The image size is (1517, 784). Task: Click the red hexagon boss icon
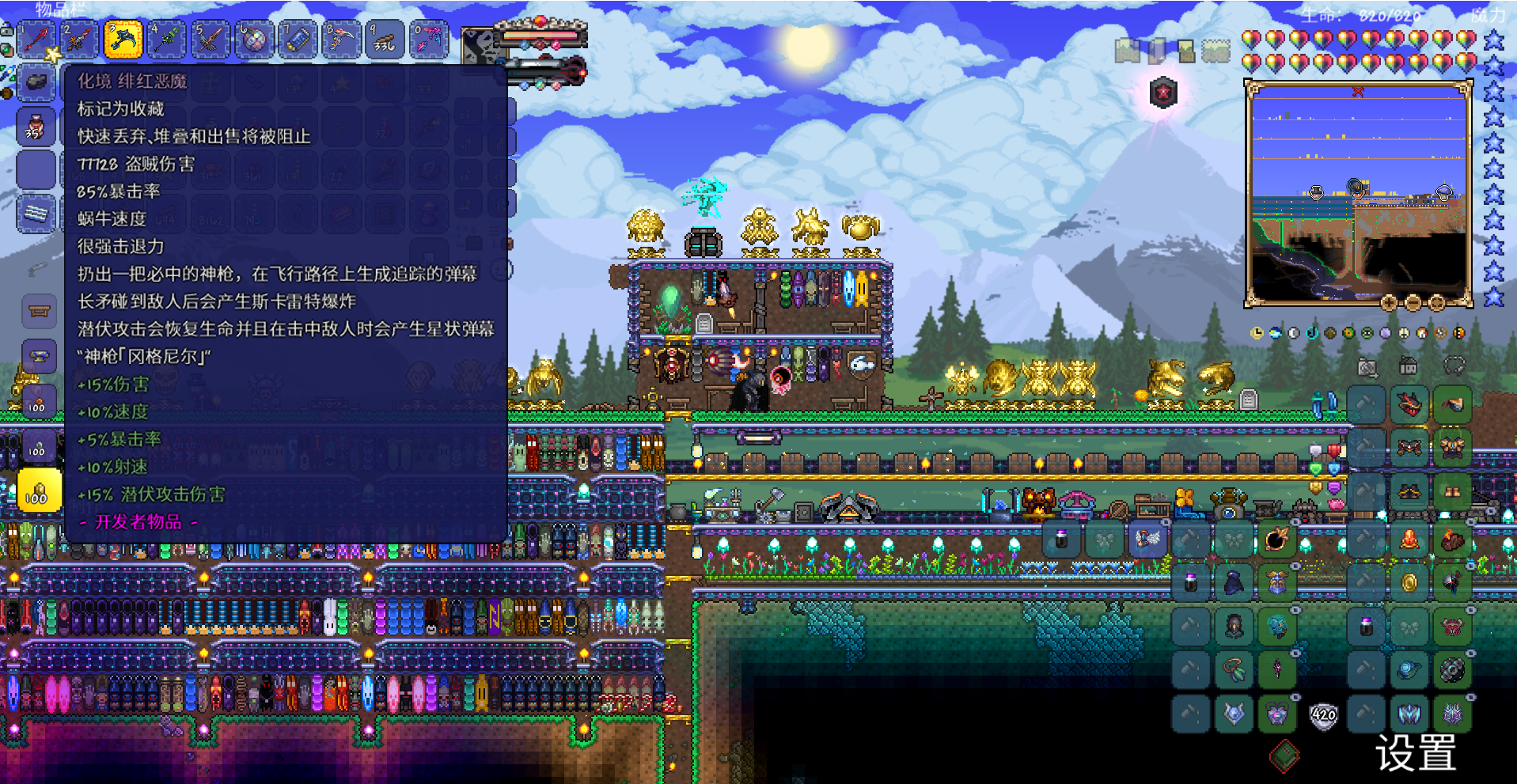[x=1162, y=93]
